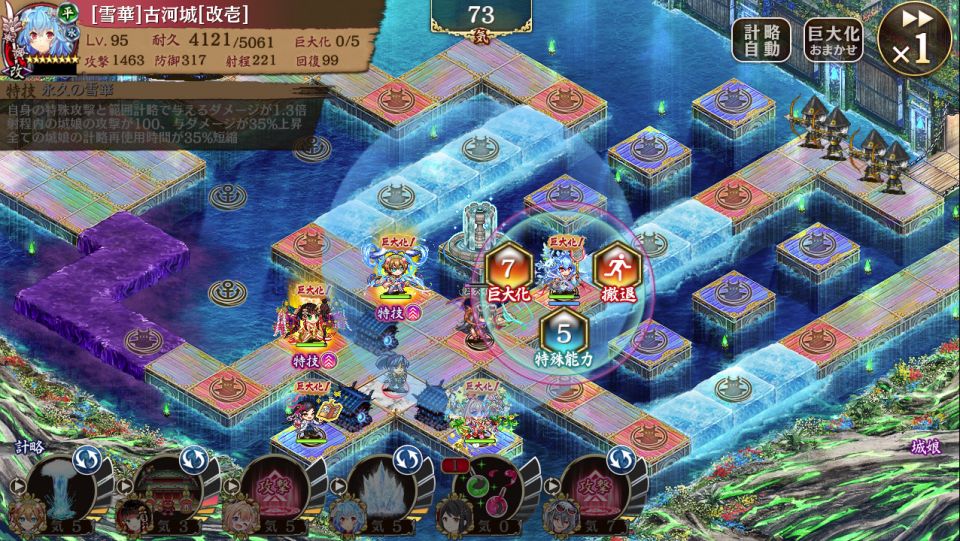Change game speed with the ×1 button
The height and width of the screenshot is (541, 960).
tap(913, 38)
